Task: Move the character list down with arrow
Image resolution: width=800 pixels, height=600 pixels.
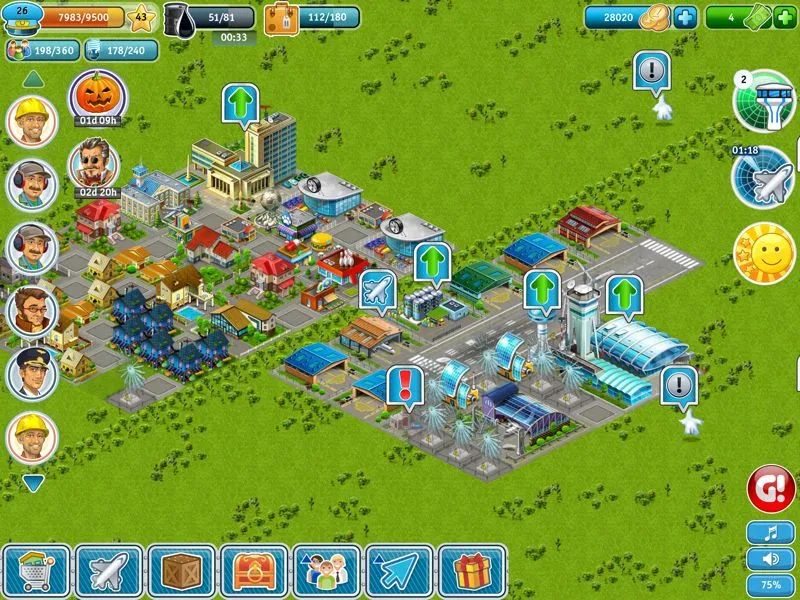Action: point(33,483)
